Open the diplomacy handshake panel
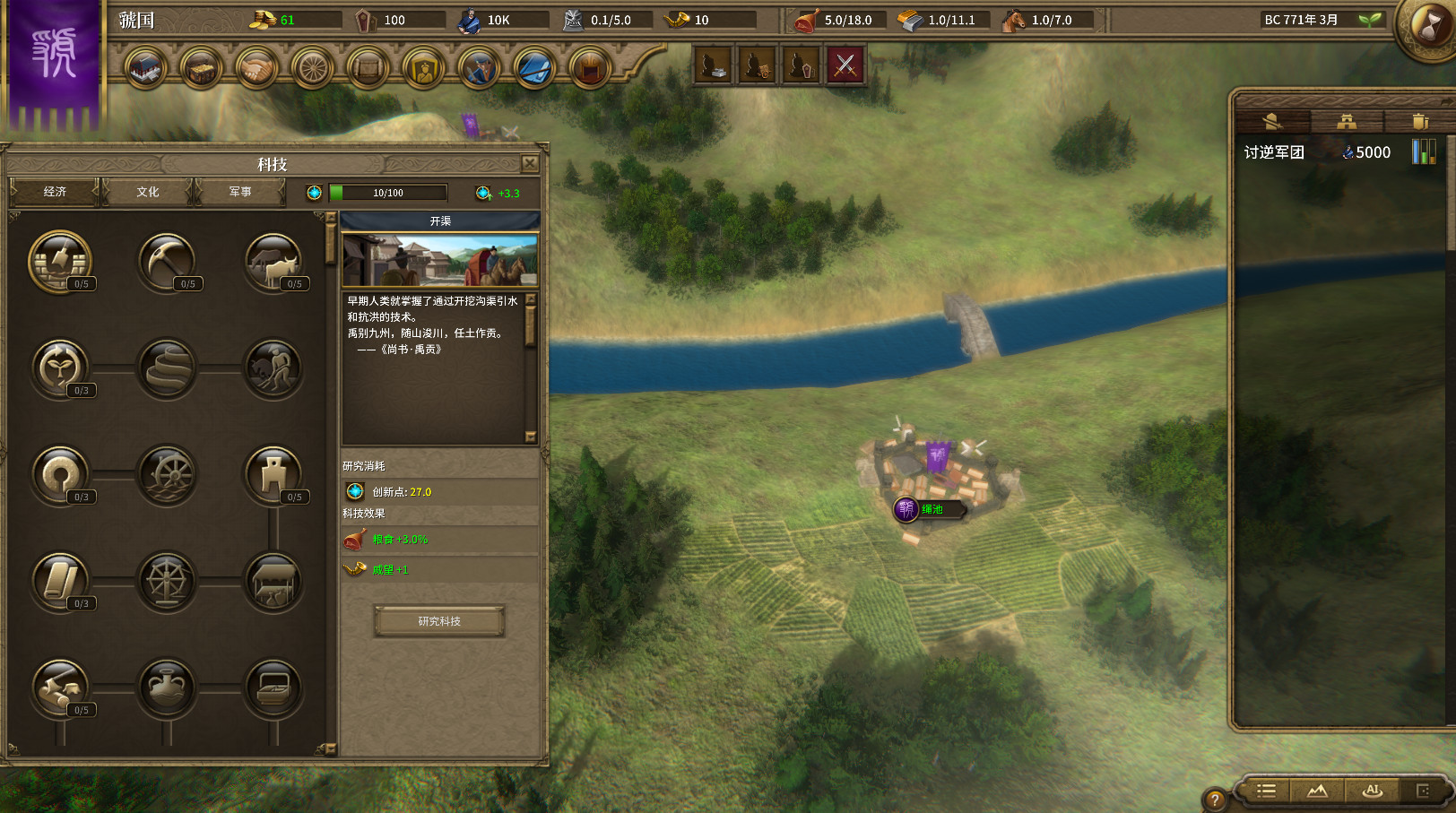 point(256,69)
